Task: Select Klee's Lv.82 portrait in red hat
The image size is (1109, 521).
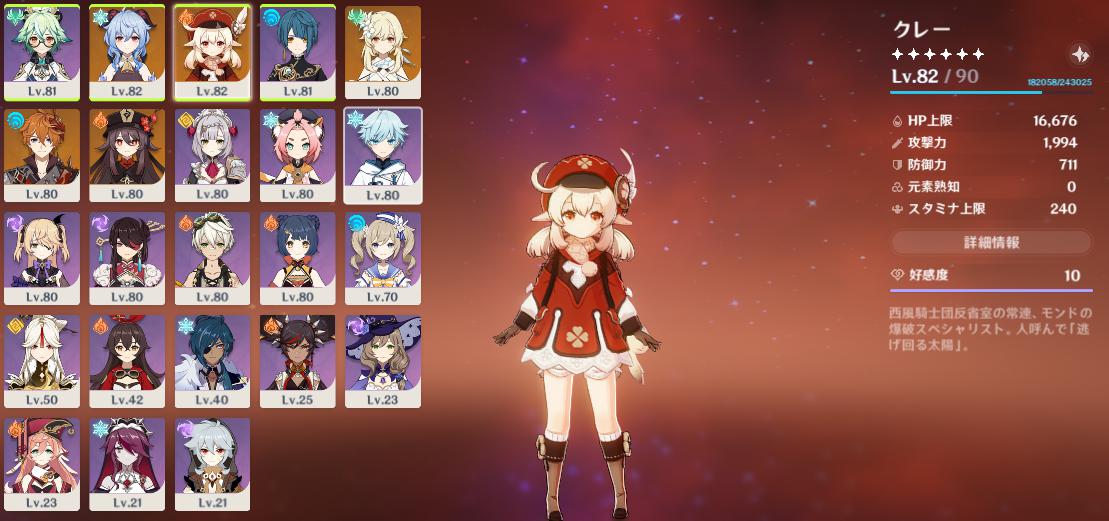Action: (x=212, y=52)
